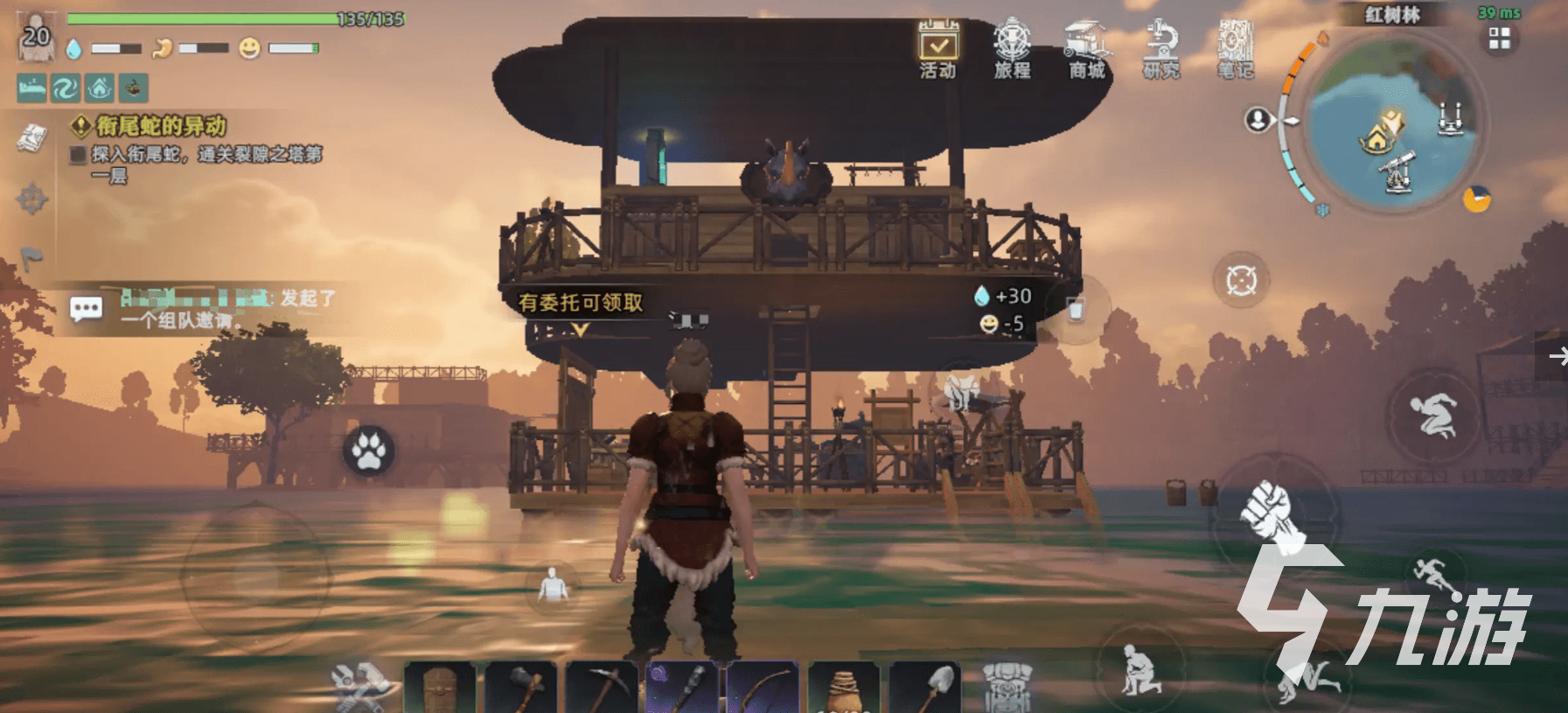Image resolution: width=1568 pixels, height=713 pixels.
Task: Open the four-square grid menu icon
Action: pos(1500,38)
